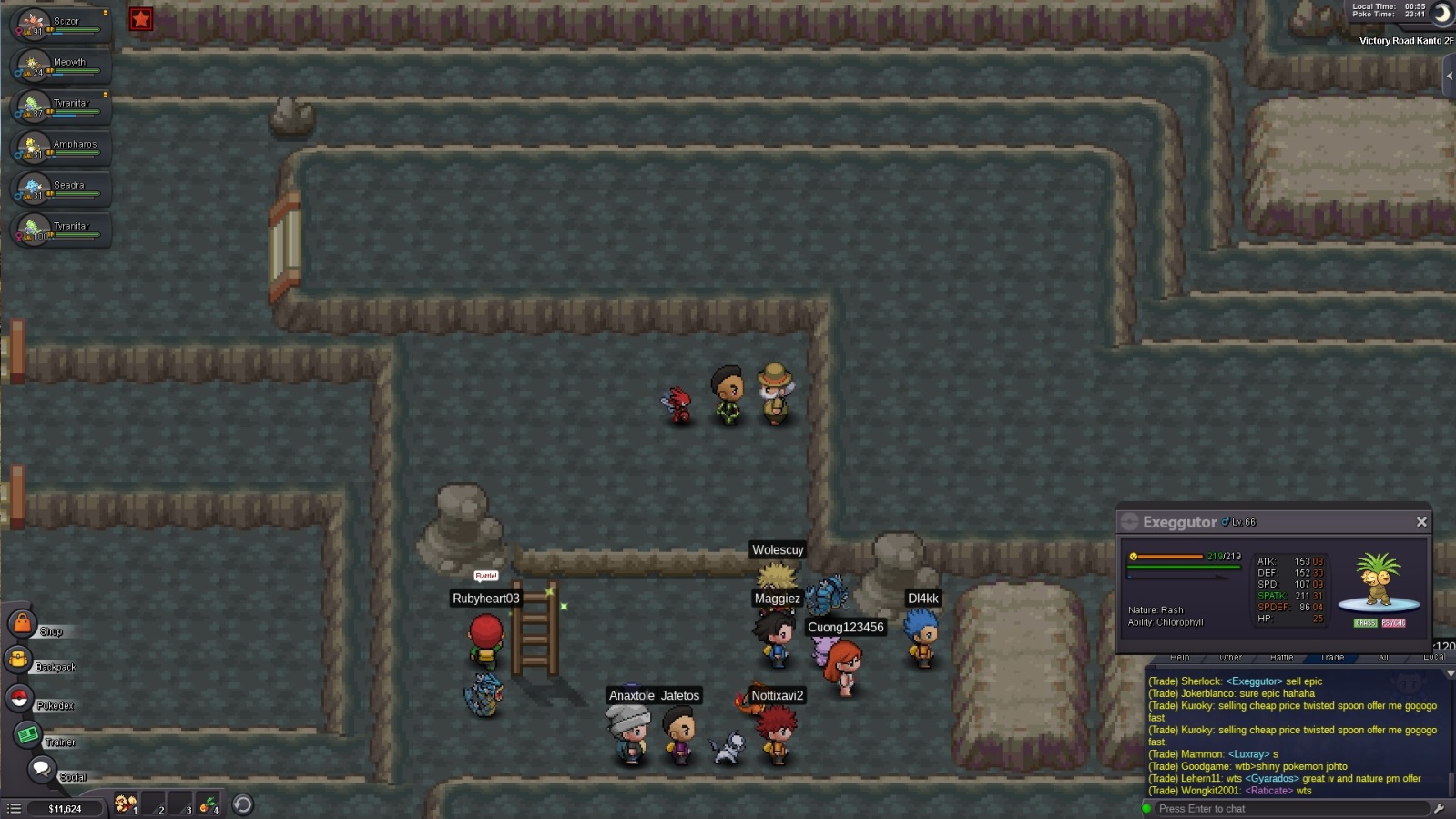Switch to the Battle chat tab

[x=1281, y=657]
